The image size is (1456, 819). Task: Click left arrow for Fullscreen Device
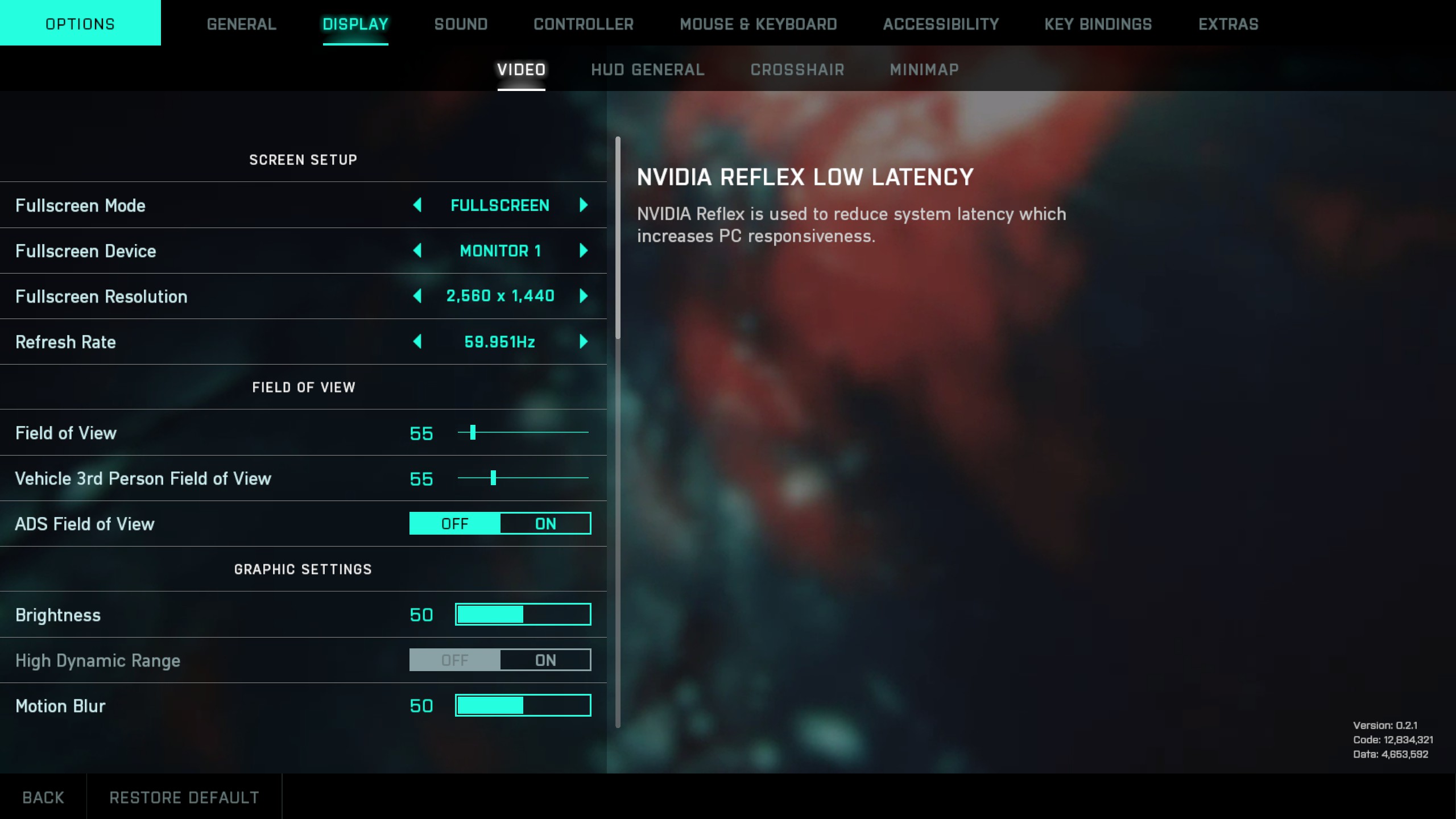click(x=417, y=250)
